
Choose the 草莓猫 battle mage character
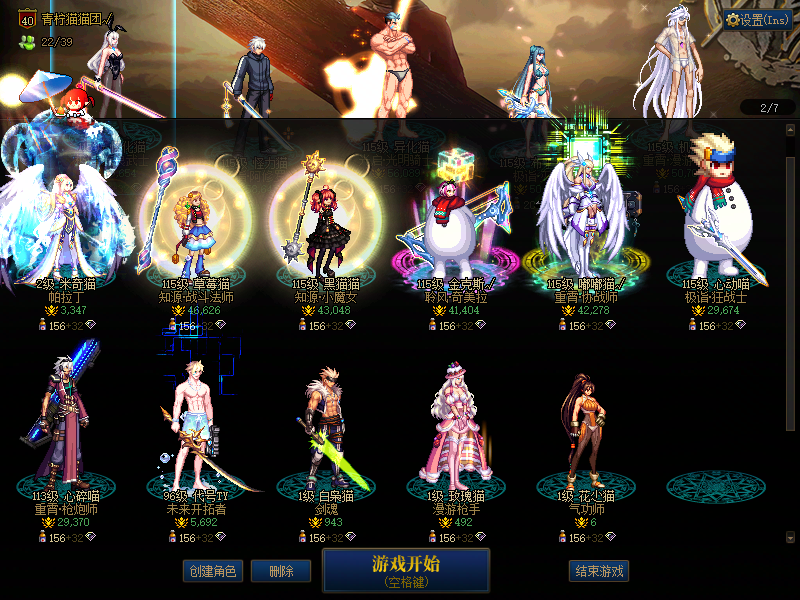pyautogui.click(x=190, y=225)
